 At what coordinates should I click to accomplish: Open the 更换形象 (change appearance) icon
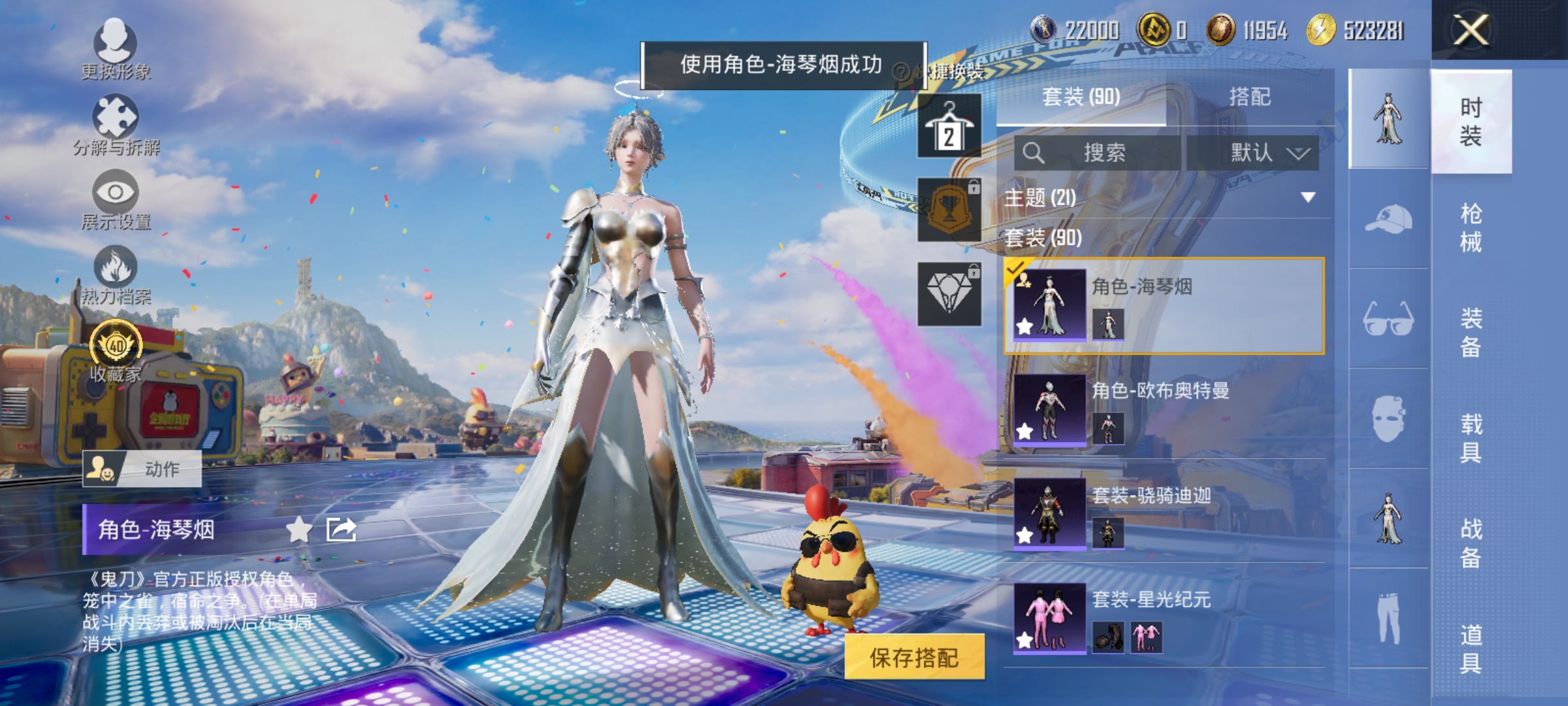pyautogui.click(x=116, y=42)
